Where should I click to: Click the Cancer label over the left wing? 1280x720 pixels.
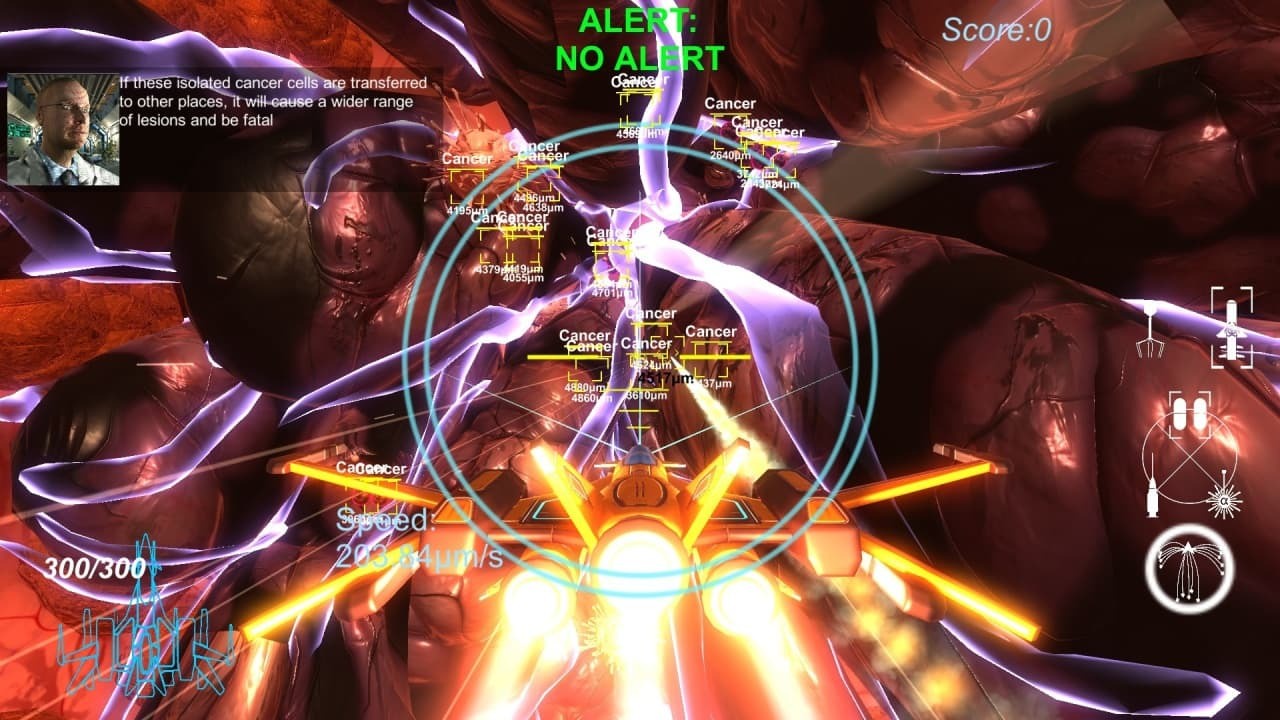tap(370, 467)
